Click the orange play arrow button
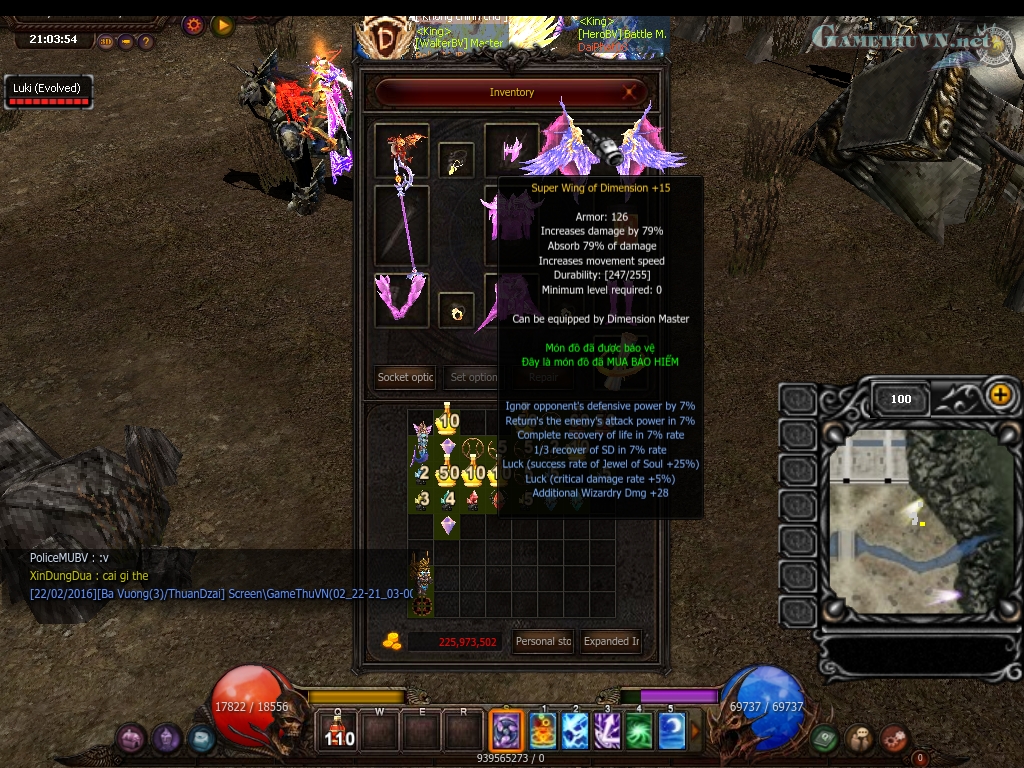 (222, 25)
